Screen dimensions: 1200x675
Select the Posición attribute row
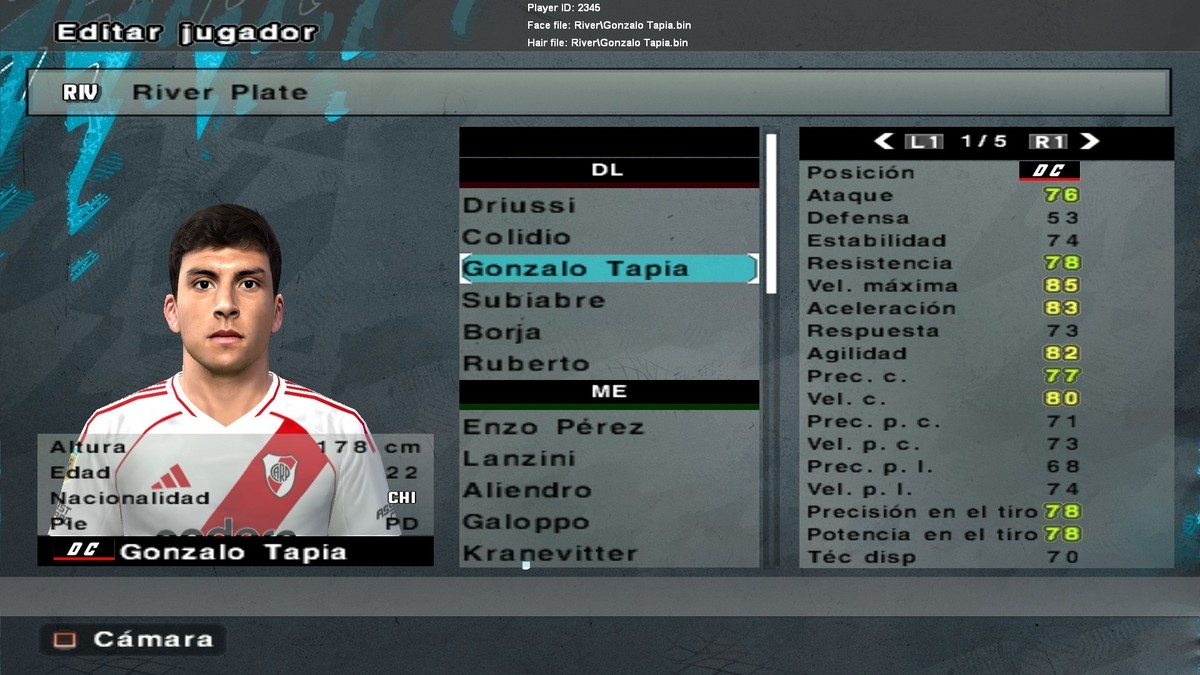click(986, 172)
